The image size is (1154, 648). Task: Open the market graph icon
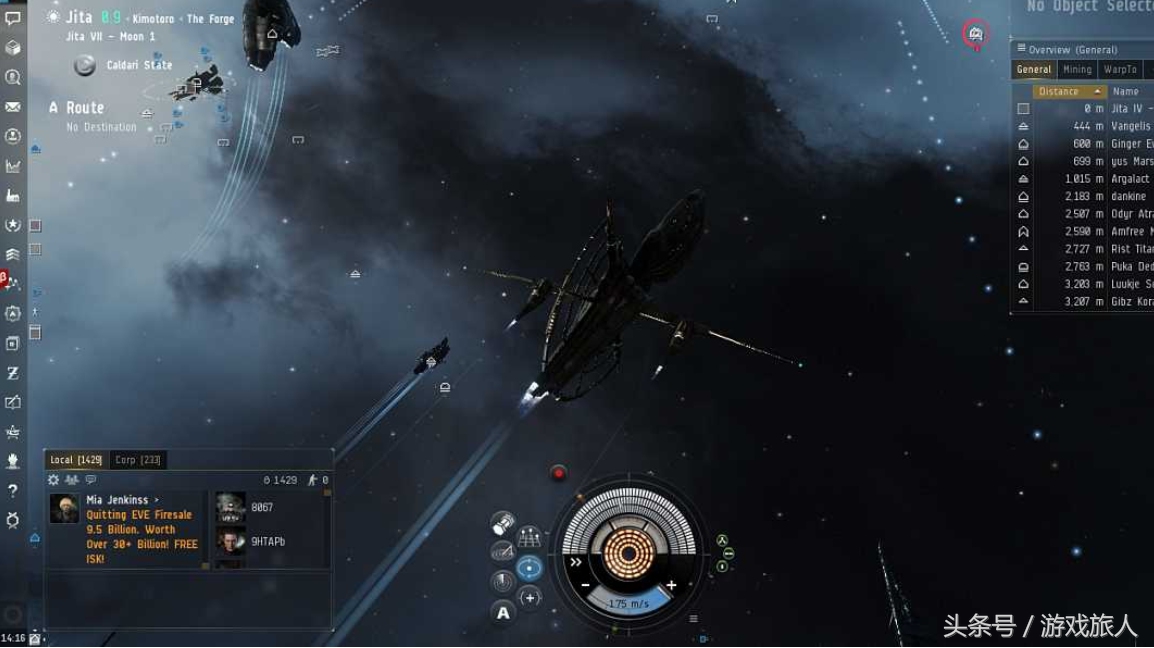pyautogui.click(x=13, y=166)
